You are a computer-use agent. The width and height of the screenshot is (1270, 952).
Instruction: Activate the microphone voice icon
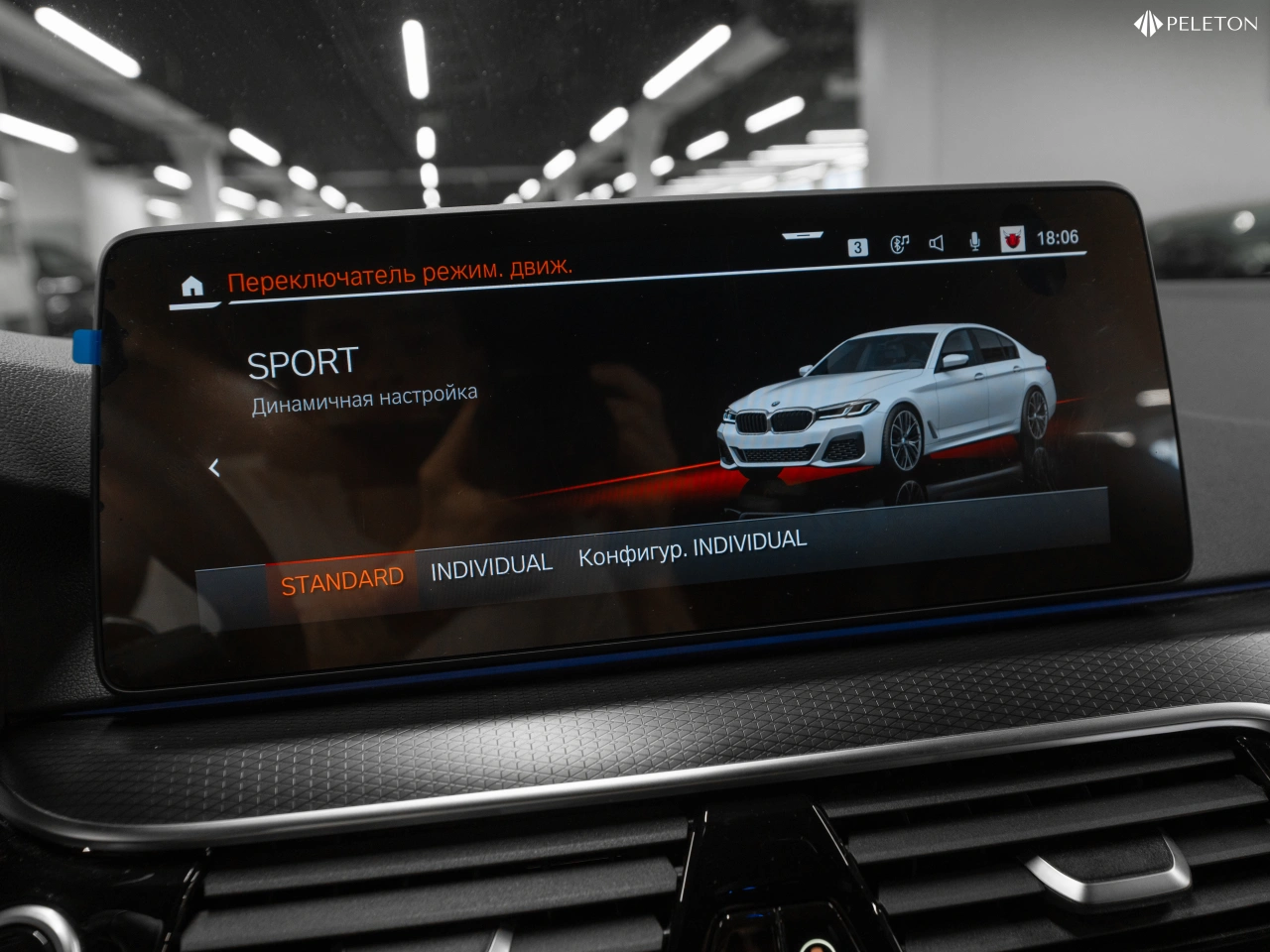(974, 241)
